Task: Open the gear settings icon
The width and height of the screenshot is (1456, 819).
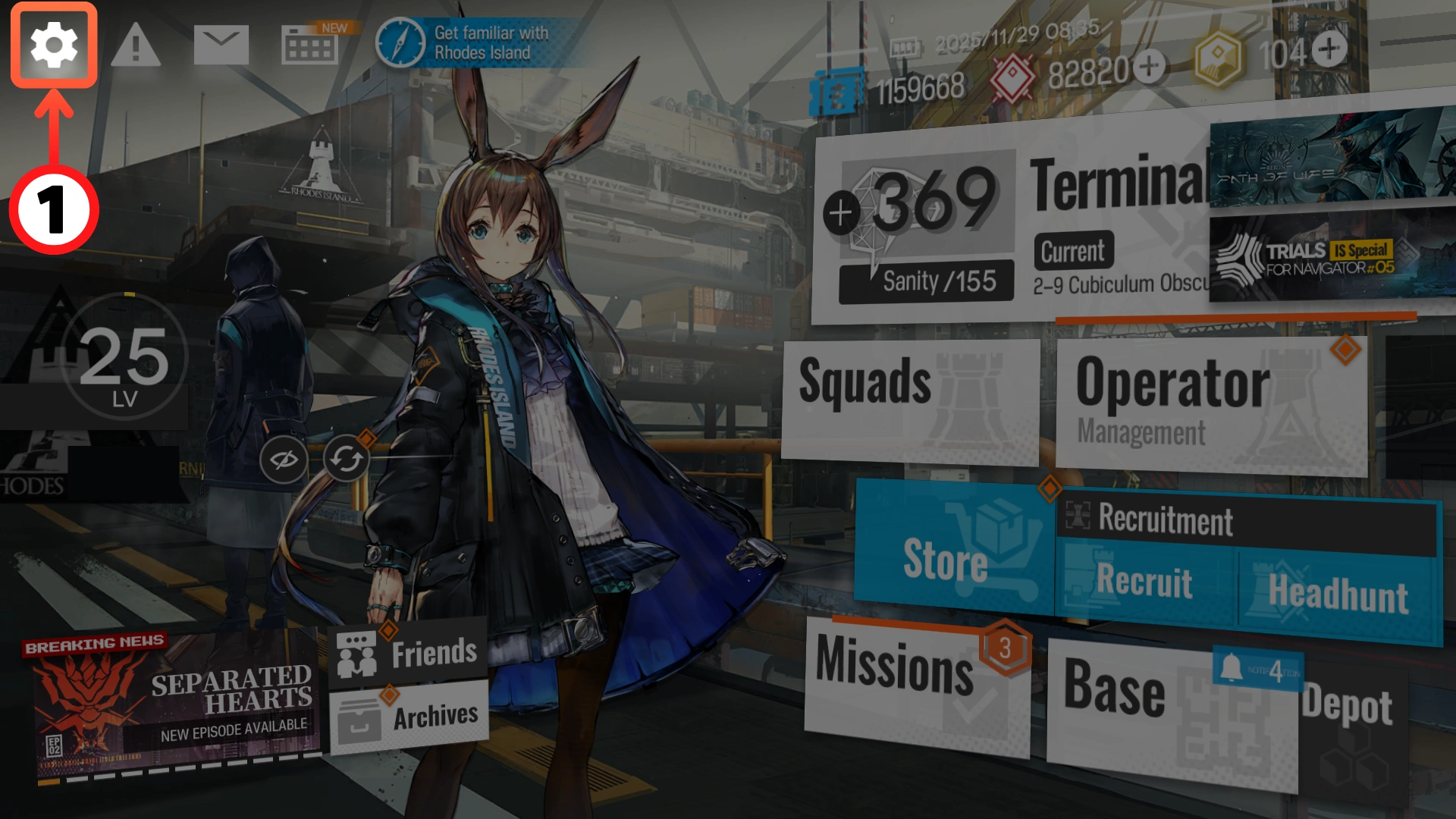Action: [53, 45]
